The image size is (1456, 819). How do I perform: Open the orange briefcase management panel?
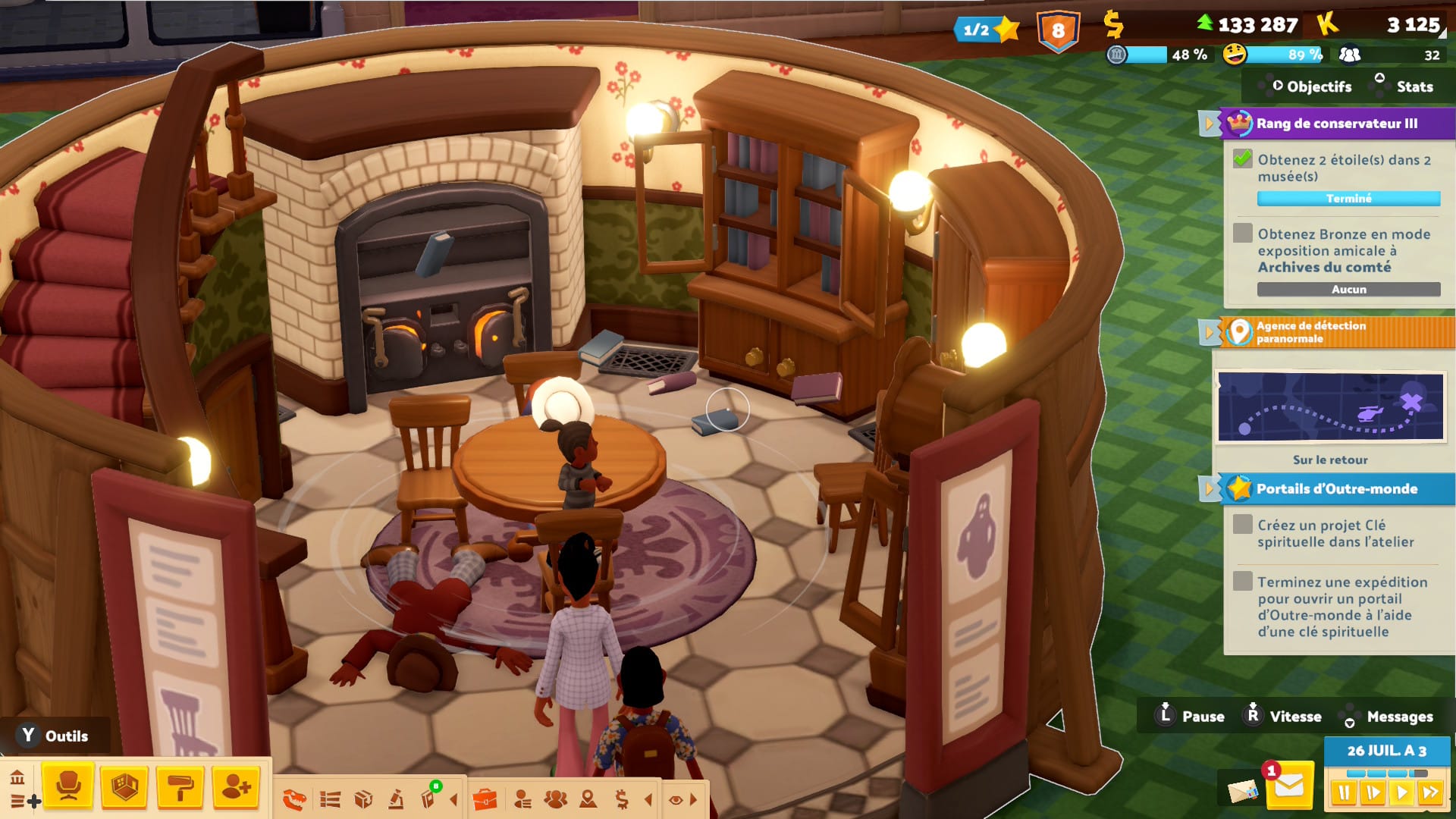point(485,799)
